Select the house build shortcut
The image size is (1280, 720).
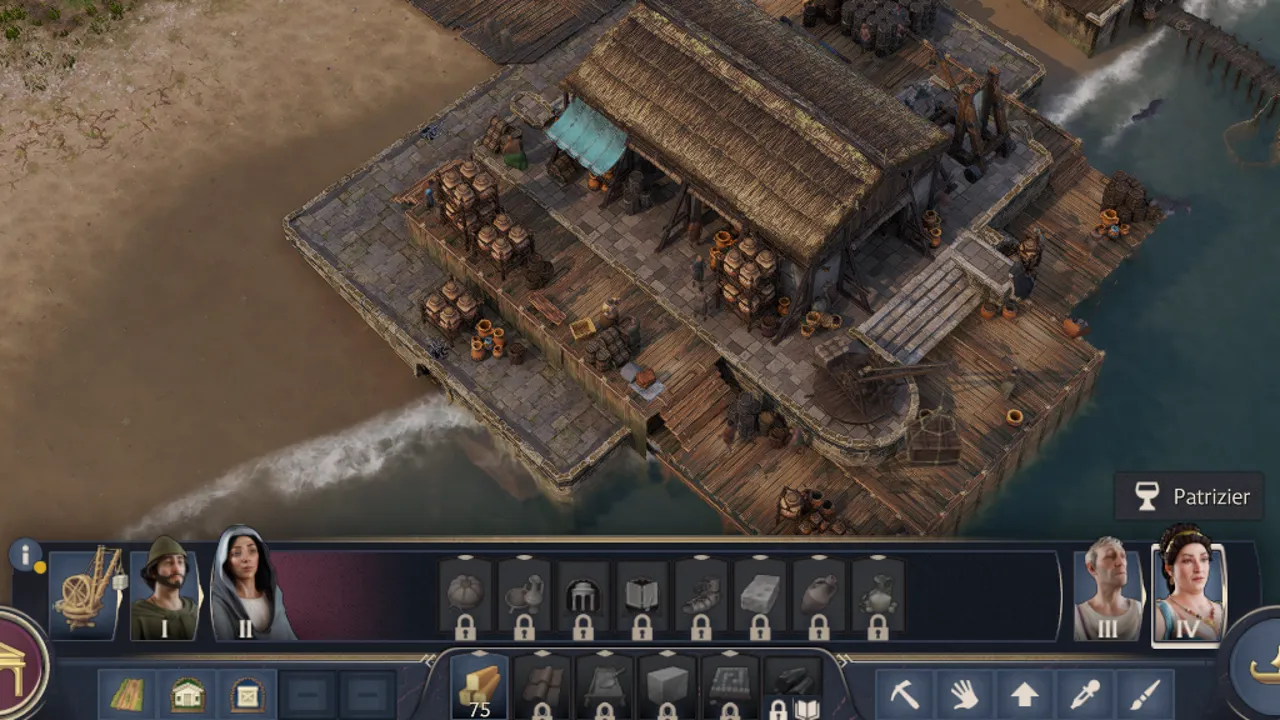[187, 695]
